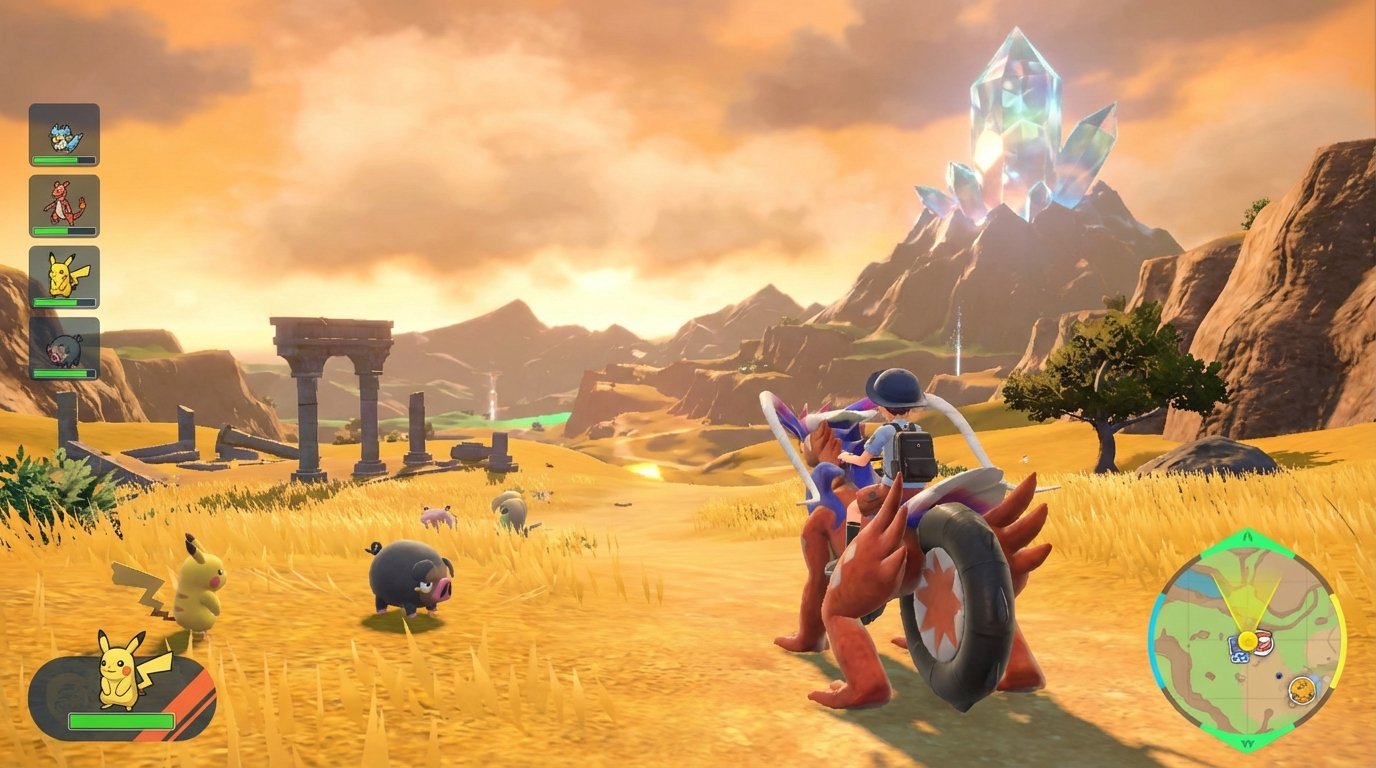
Task: Click the orange landmark circle on the minimap
Action: coord(1301,688)
